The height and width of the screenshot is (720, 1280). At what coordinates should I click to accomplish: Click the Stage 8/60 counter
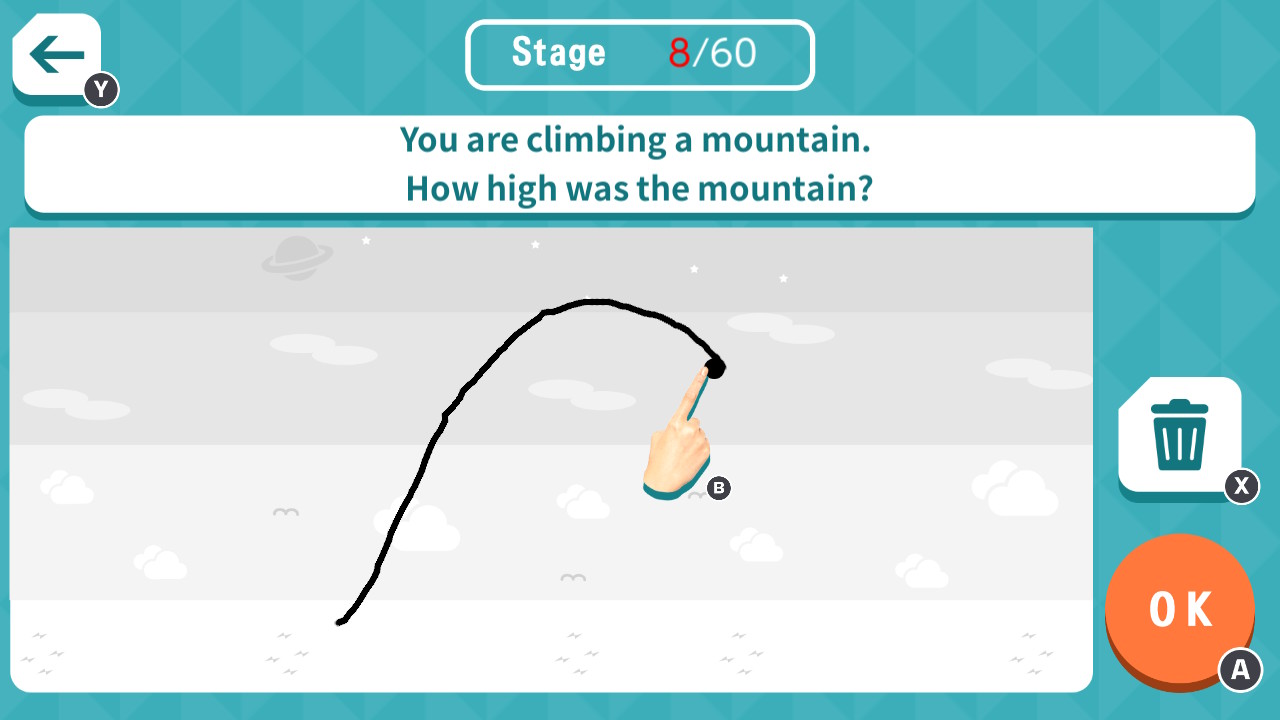tap(639, 54)
